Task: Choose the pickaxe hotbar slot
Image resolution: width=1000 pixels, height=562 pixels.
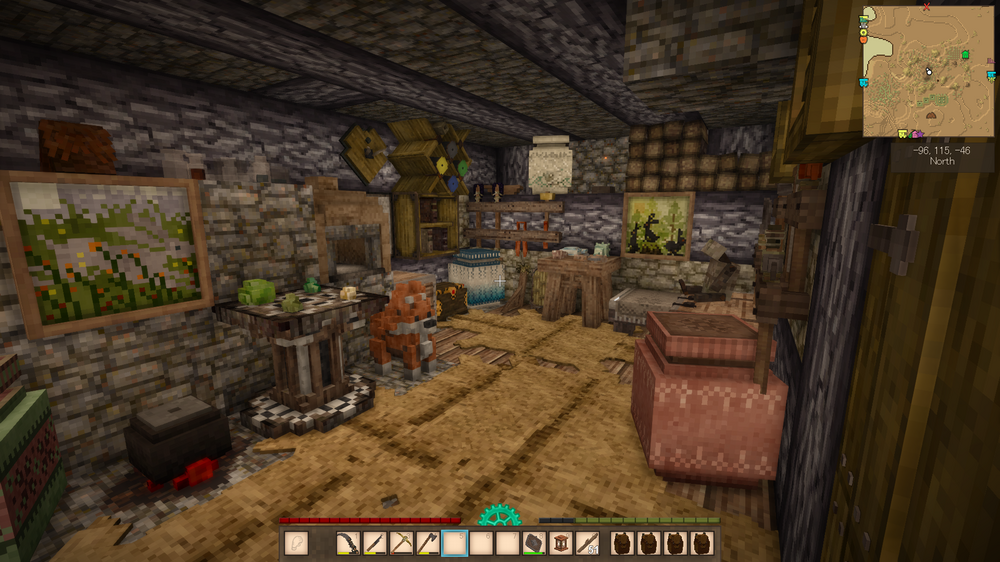Action: (x=402, y=543)
